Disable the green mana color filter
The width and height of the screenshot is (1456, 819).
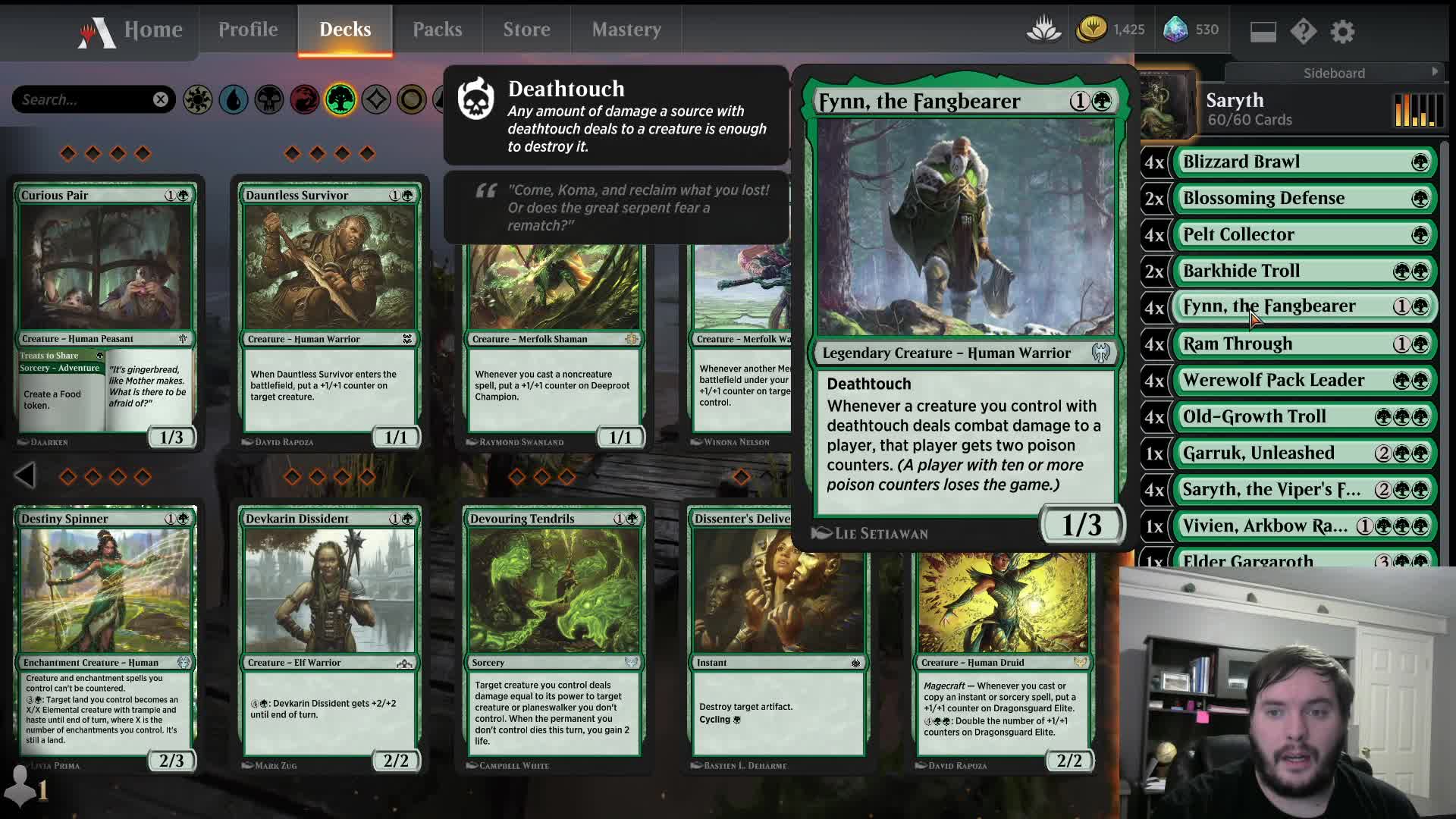[x=340, y=99]
